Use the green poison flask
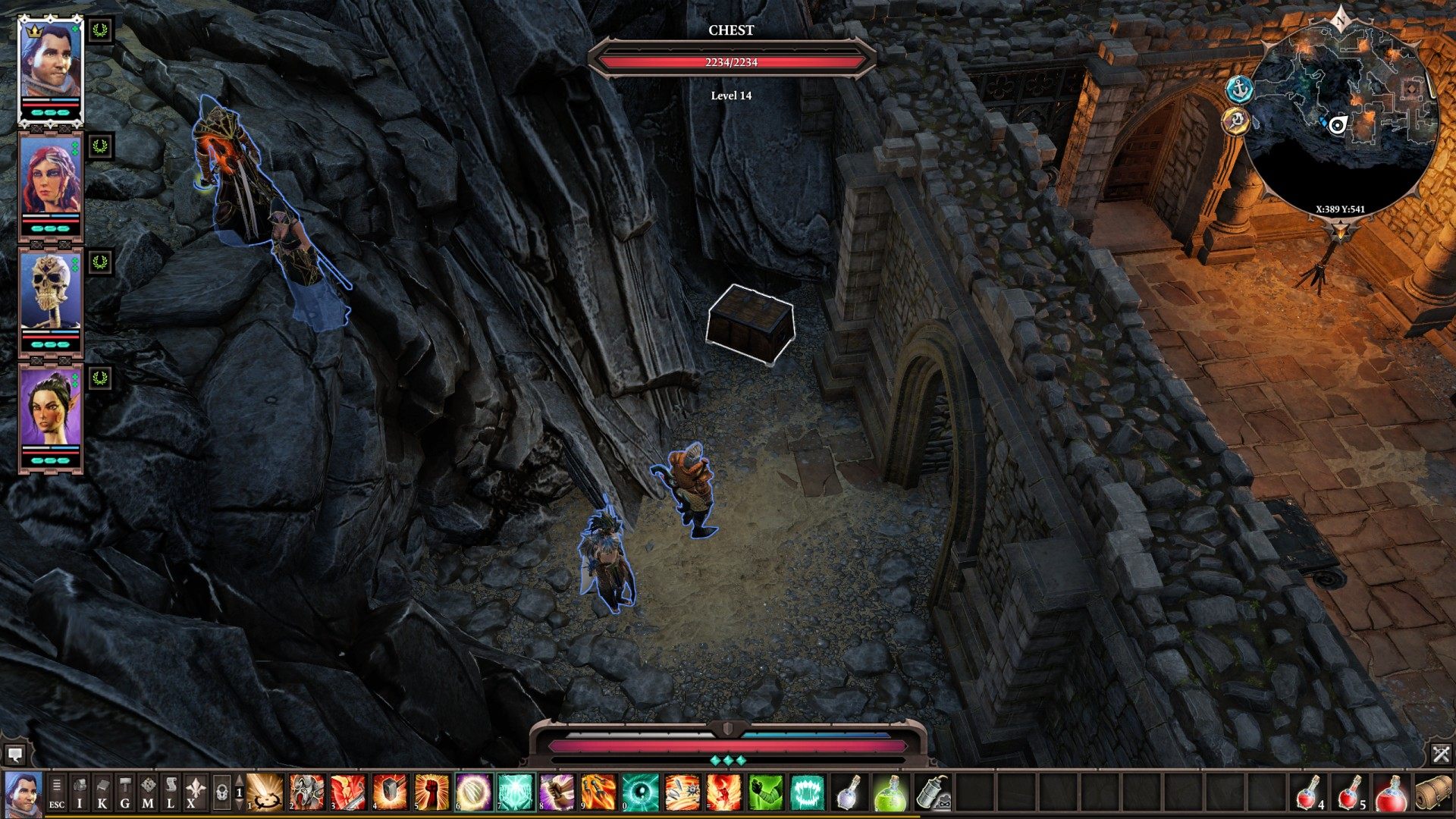Viewport: 1456px width, 819px height. pos(890,792)
